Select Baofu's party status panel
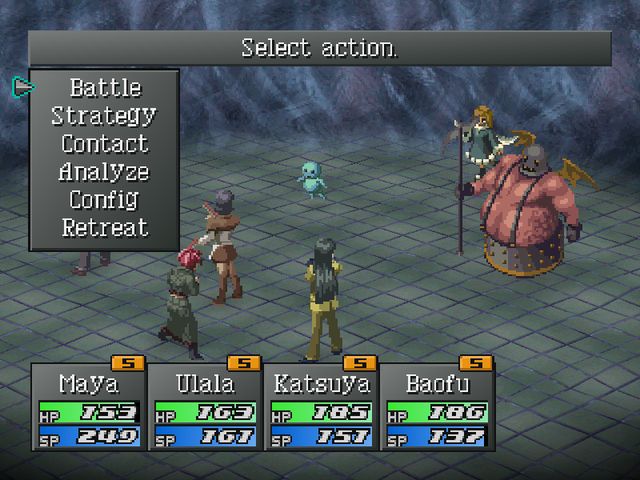Image resolution: width=640 pixels, height=480 pixels. click(436, 410)
